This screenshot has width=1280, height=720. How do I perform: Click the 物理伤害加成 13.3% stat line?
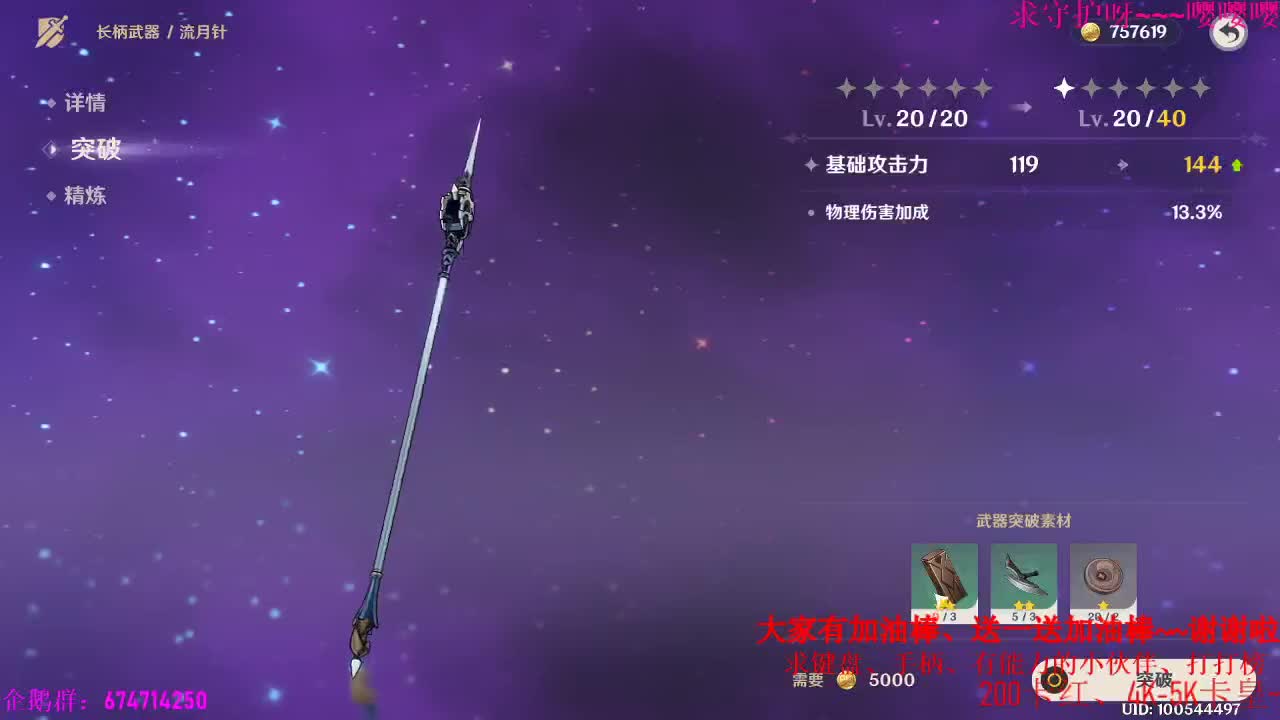[x=878, y=212]
